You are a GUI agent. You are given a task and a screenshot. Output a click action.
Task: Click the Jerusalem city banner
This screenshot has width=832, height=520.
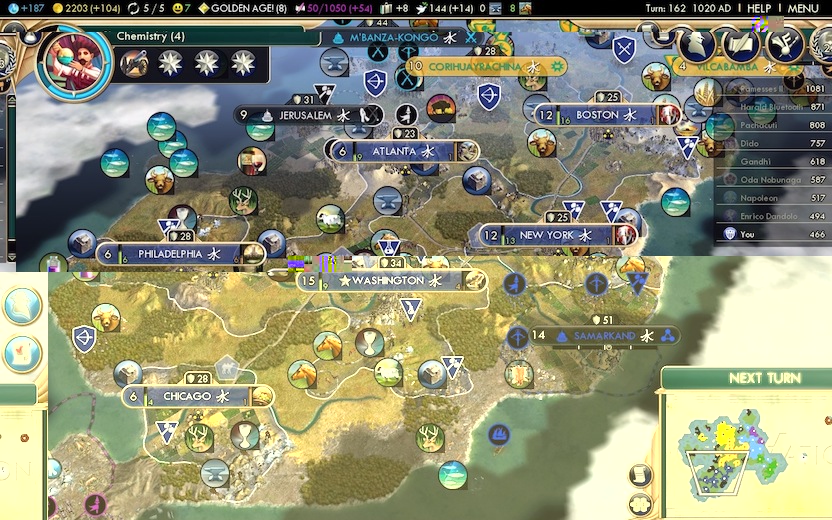(x=304, y=115)
